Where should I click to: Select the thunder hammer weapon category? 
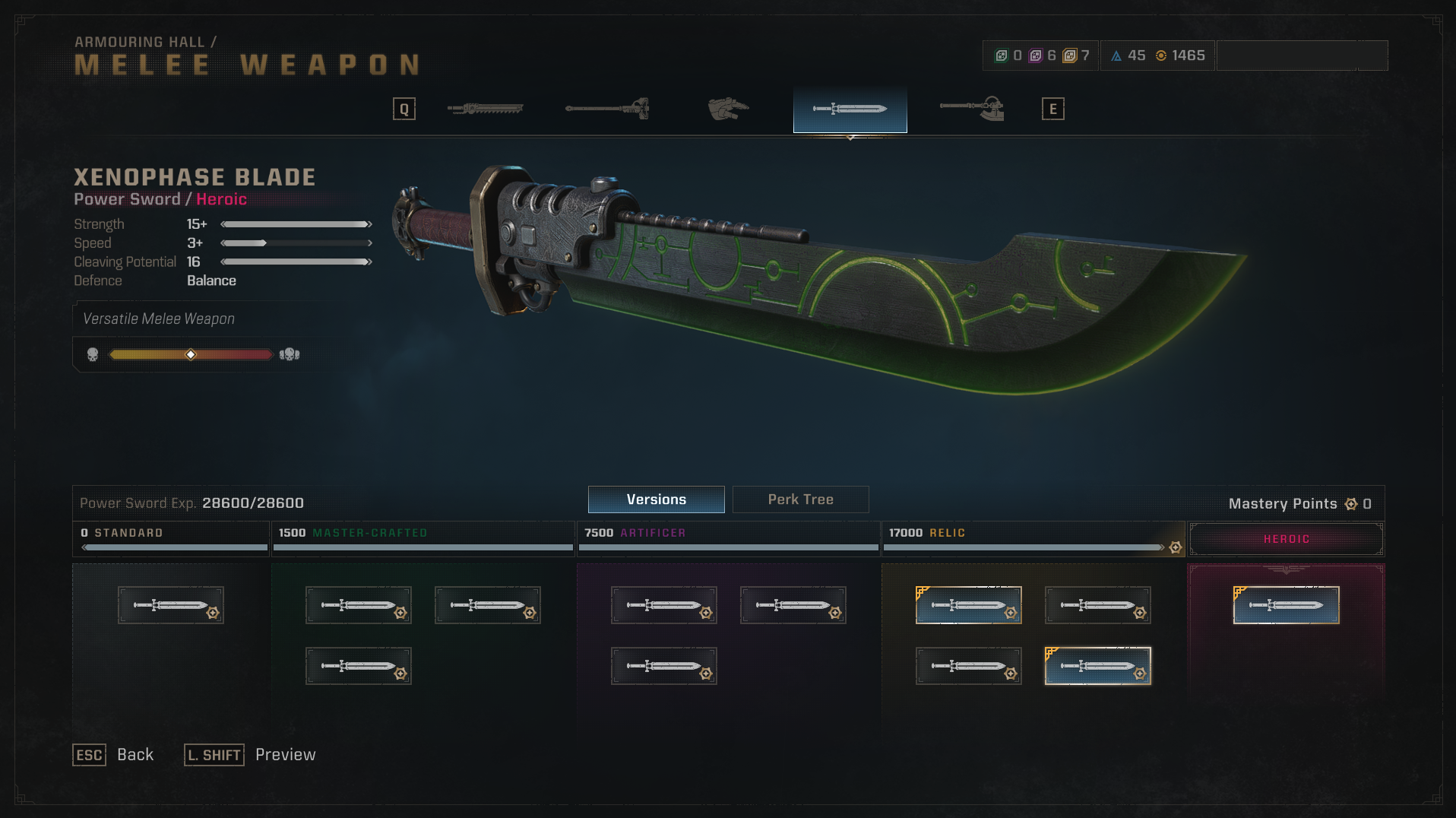607,109
